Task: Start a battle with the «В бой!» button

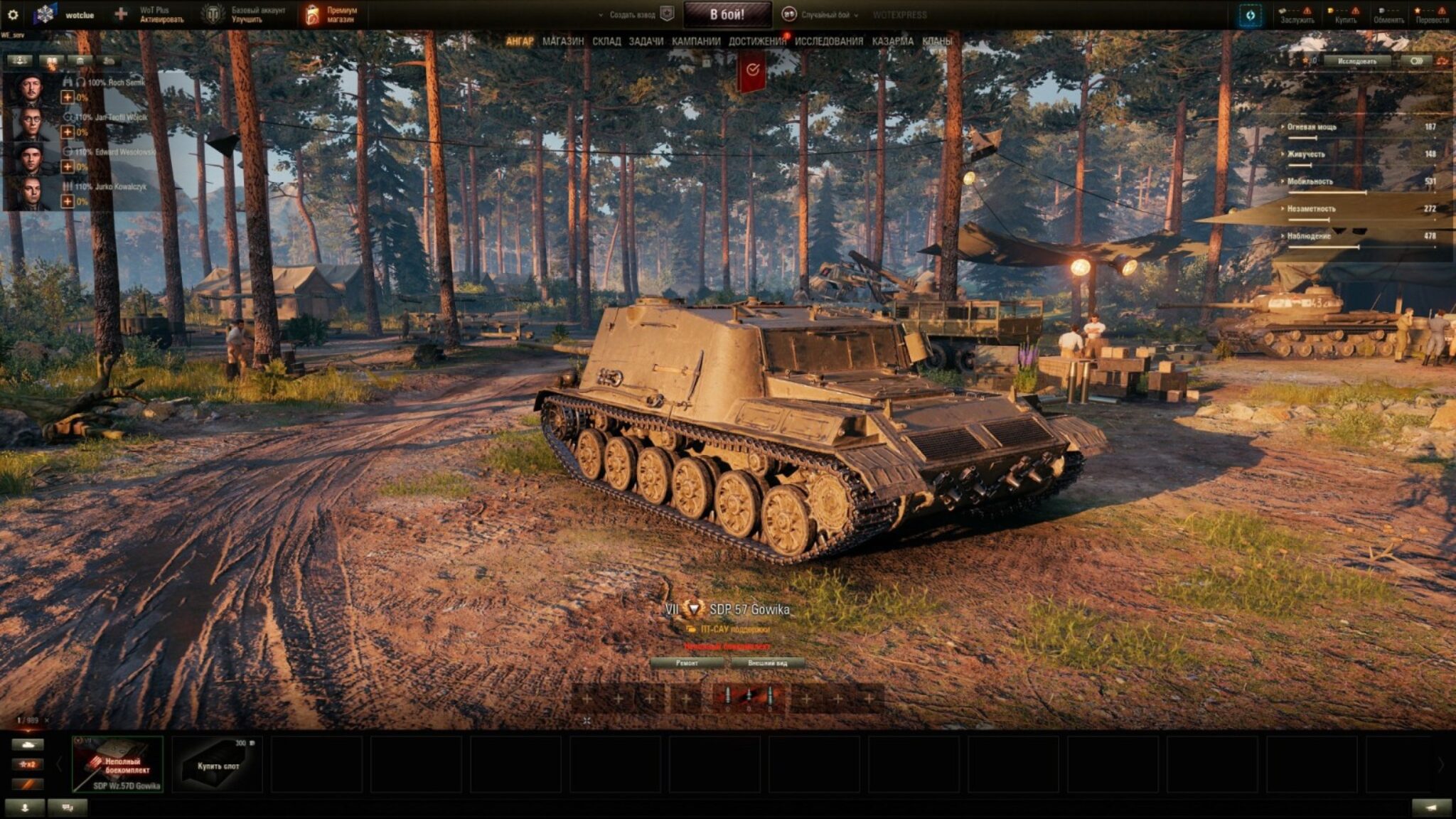Action: [x=727, y=14]
